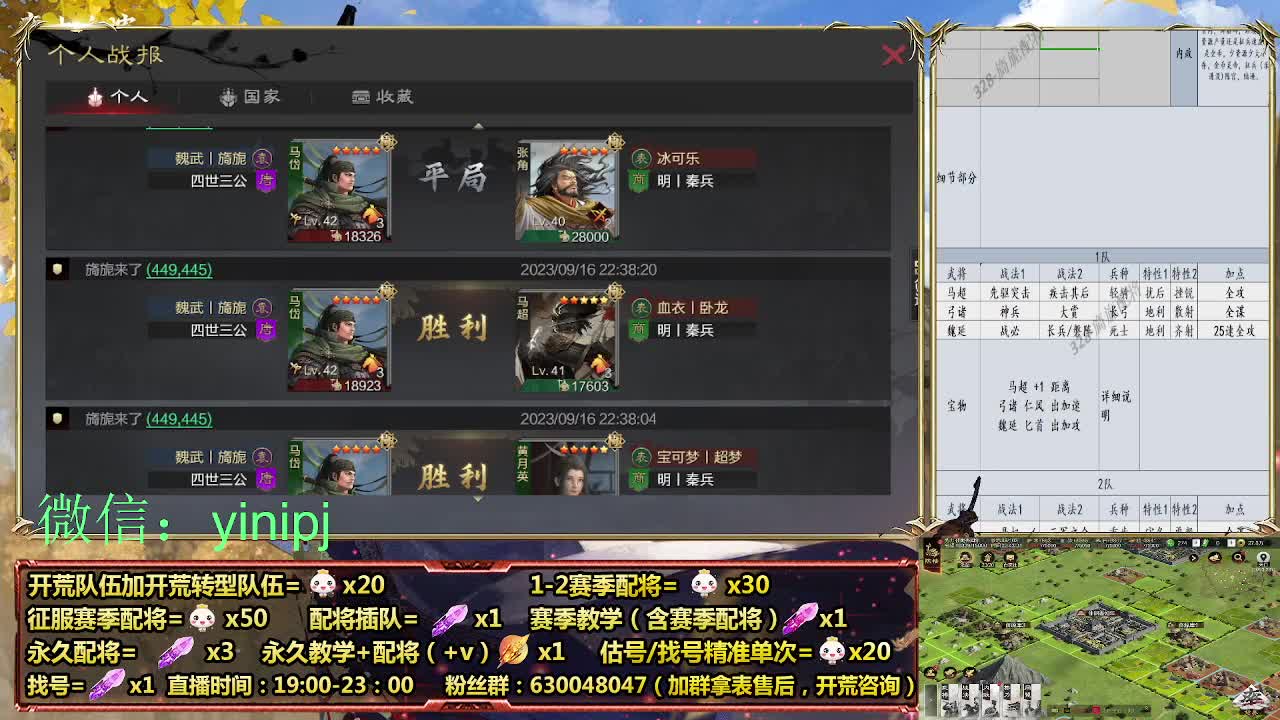This screenshot has width=1280, height=720.
Task: Open the map search magnifier icon
Action: click(x=1238, y=557)
